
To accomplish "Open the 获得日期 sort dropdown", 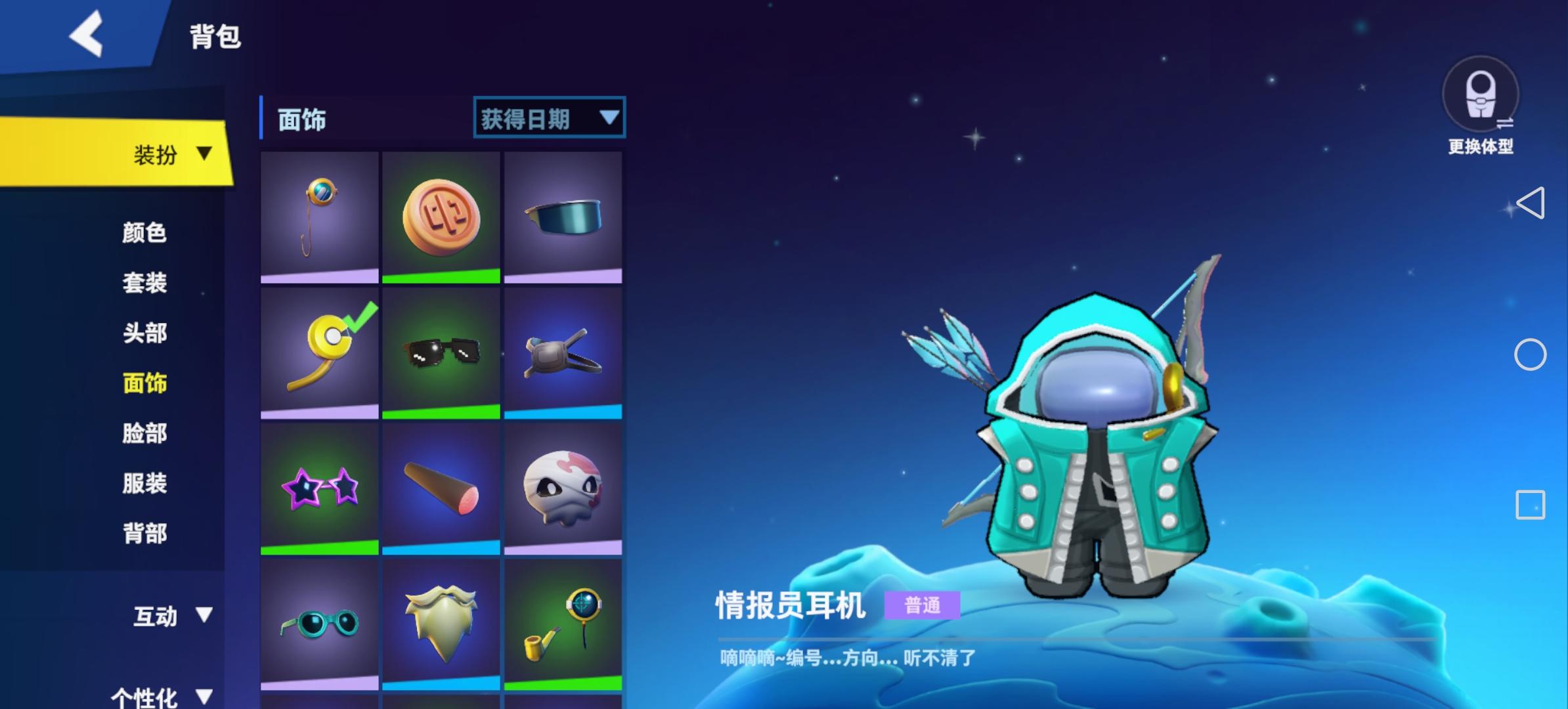I will pyautogui.click(x=550, y=117).
